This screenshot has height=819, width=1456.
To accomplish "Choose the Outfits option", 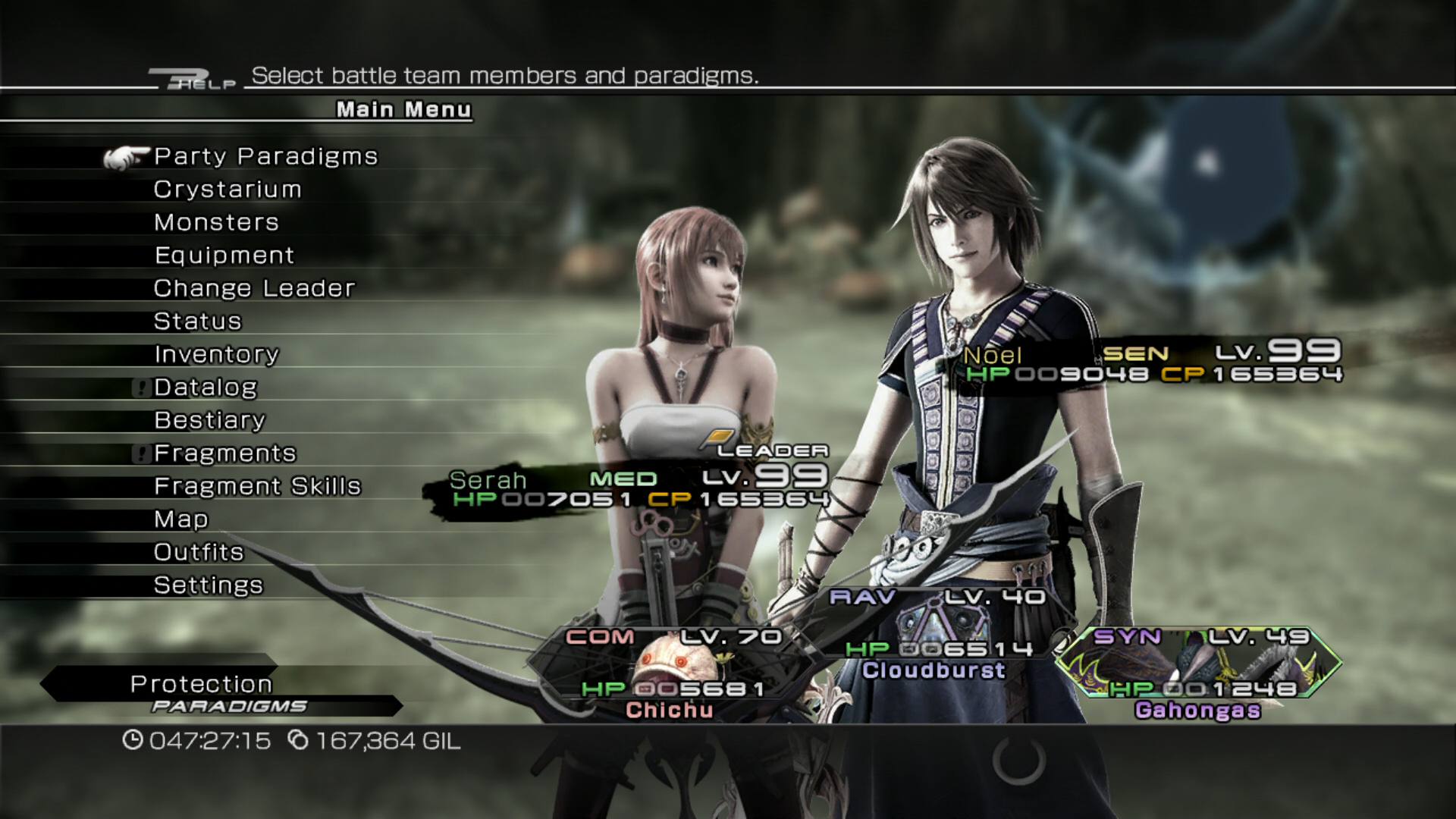I will point(199,553).
